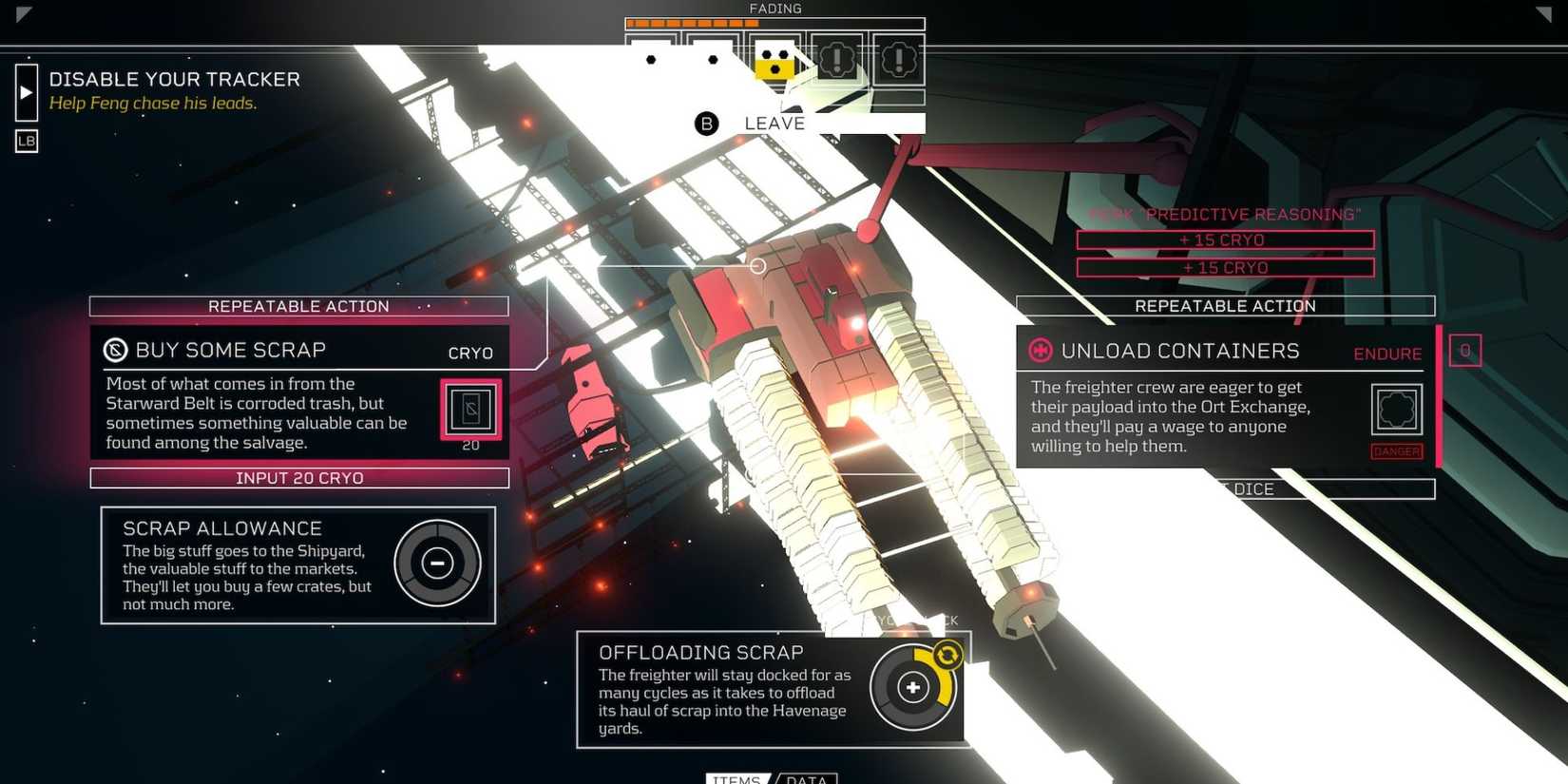Select the first +15 Cryo perk reward

[x=1224, y=239]
